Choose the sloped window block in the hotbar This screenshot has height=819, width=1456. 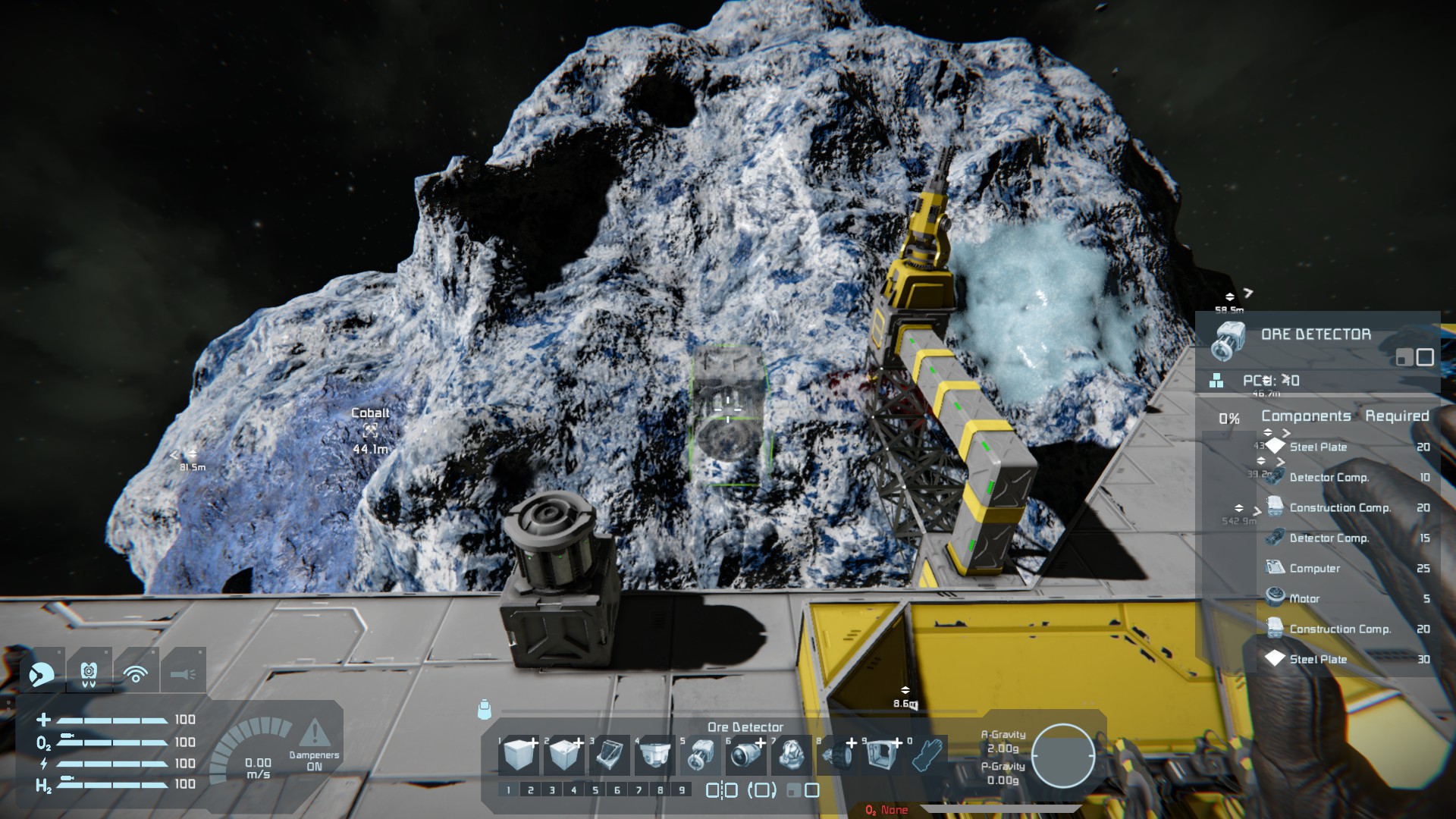610,755
